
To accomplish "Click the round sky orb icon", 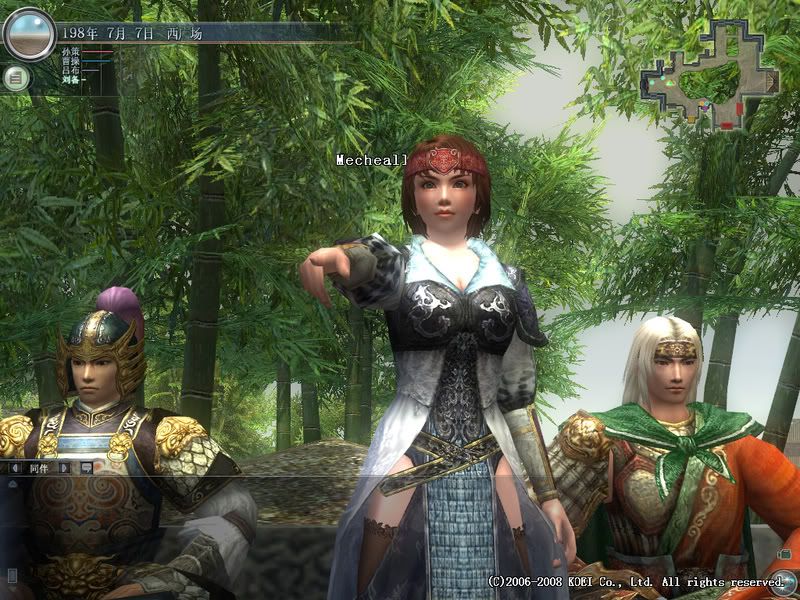I will pyautogui.click(x=27, y=34).
